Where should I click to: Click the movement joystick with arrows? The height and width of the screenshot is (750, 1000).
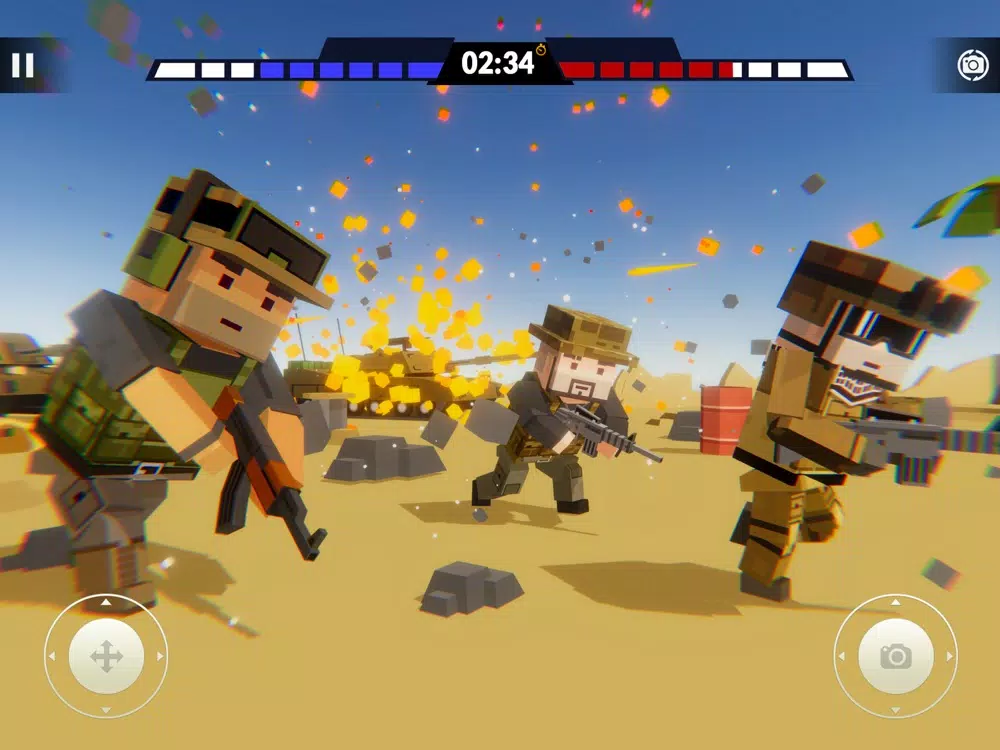pyautogui.click(x=106, y=657)
